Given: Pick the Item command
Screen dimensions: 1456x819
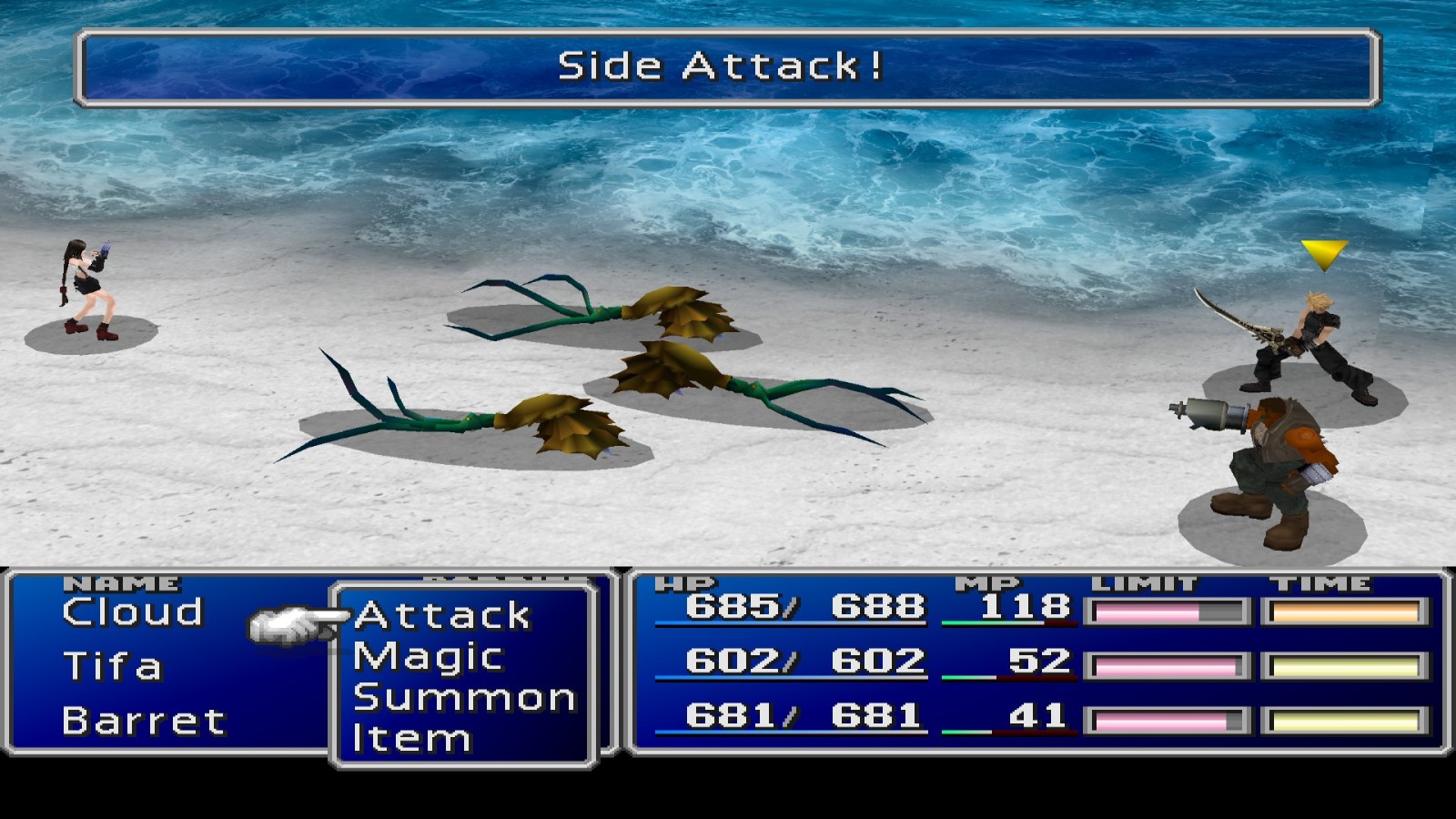Looking at the screenshot, I should click(x=411, y=738).
